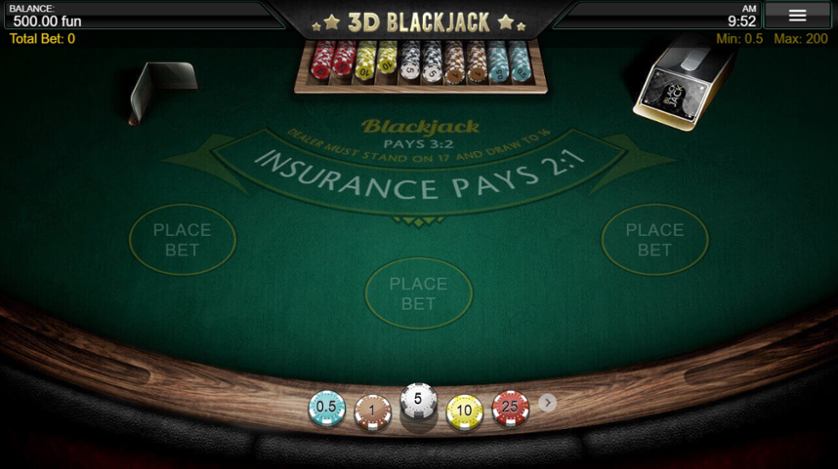Image resolution: width=838 pixels, height=469 pixels.
Task: Pick the white 5 chip
Action: (418, 401)
